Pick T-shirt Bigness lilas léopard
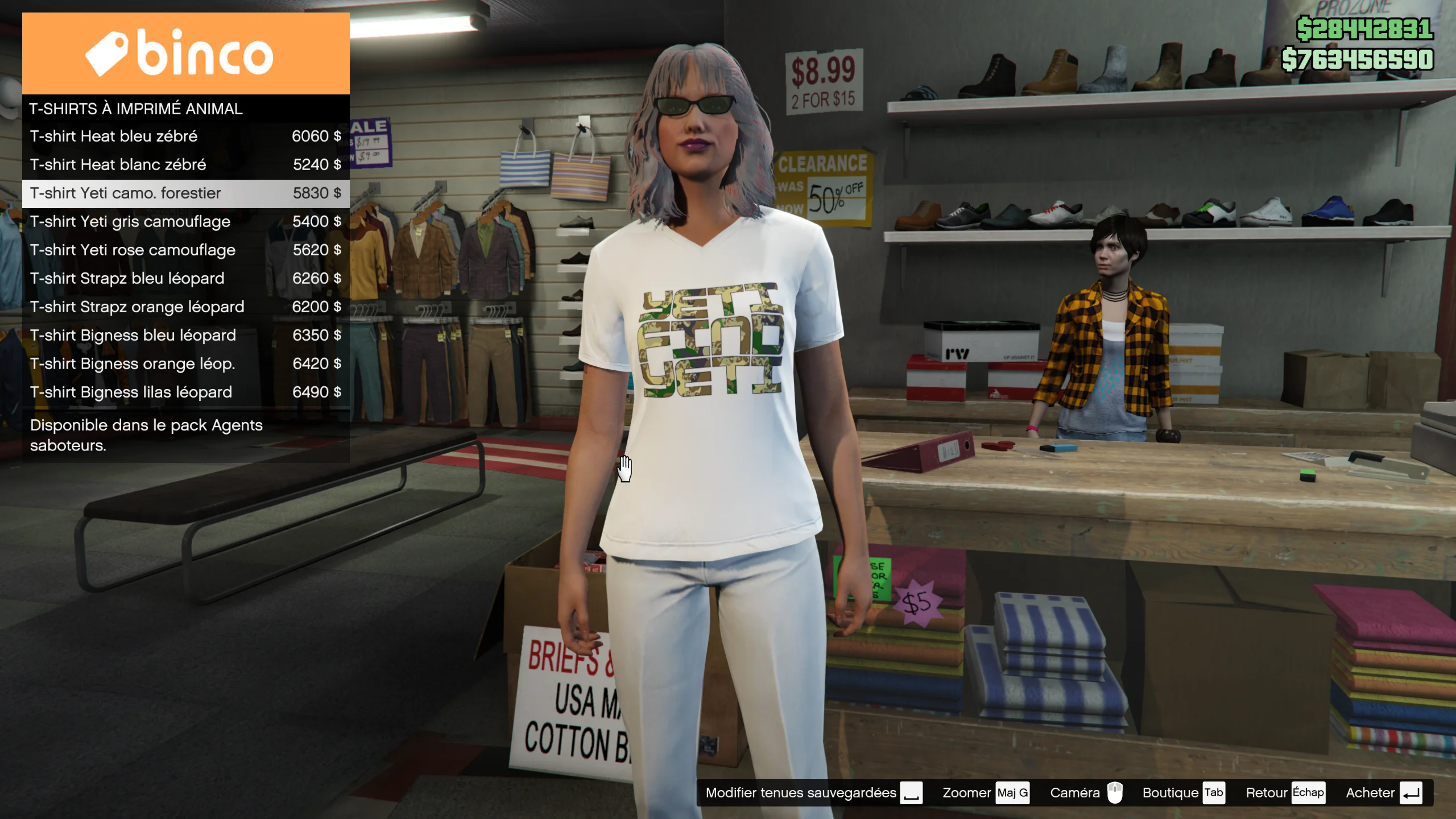The width and height of the screenshot is (1456, 819). pyautogui.click(x=185, y=392)
